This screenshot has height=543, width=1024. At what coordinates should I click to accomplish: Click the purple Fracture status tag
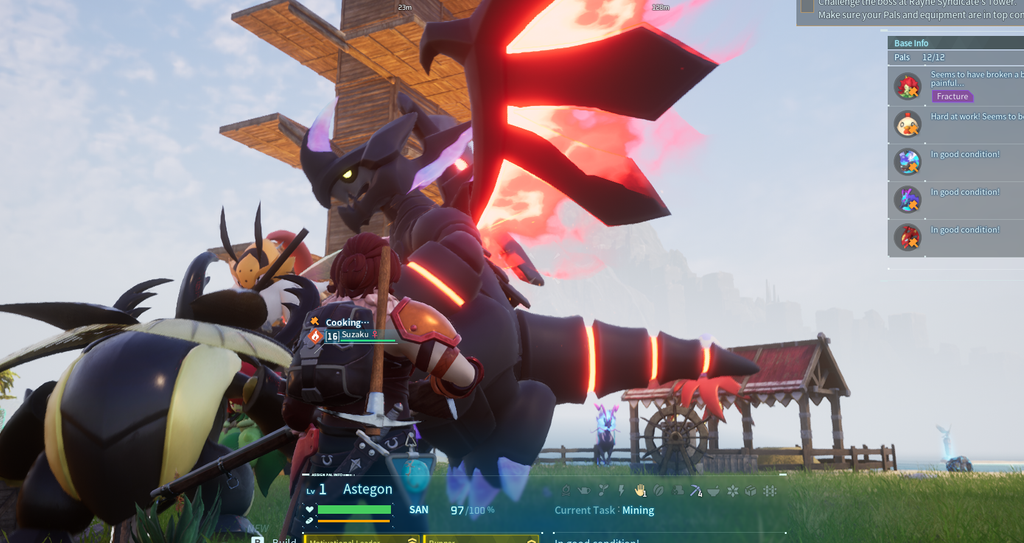pyautogui.click(x=952, y=97)
